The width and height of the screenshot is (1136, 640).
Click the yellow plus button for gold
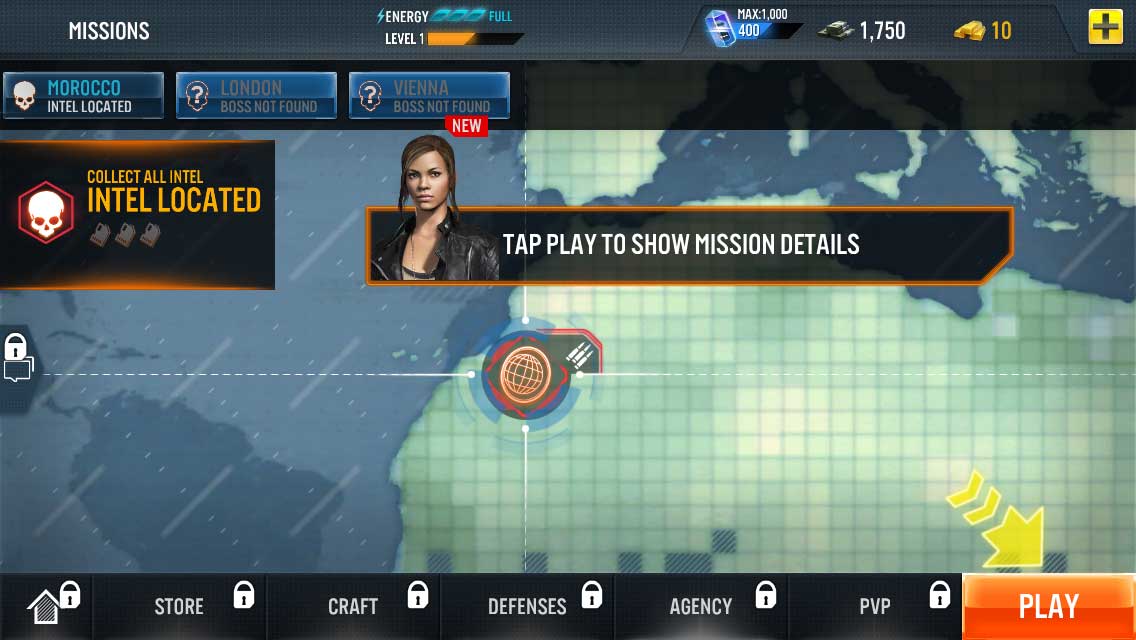[1105, 28]
